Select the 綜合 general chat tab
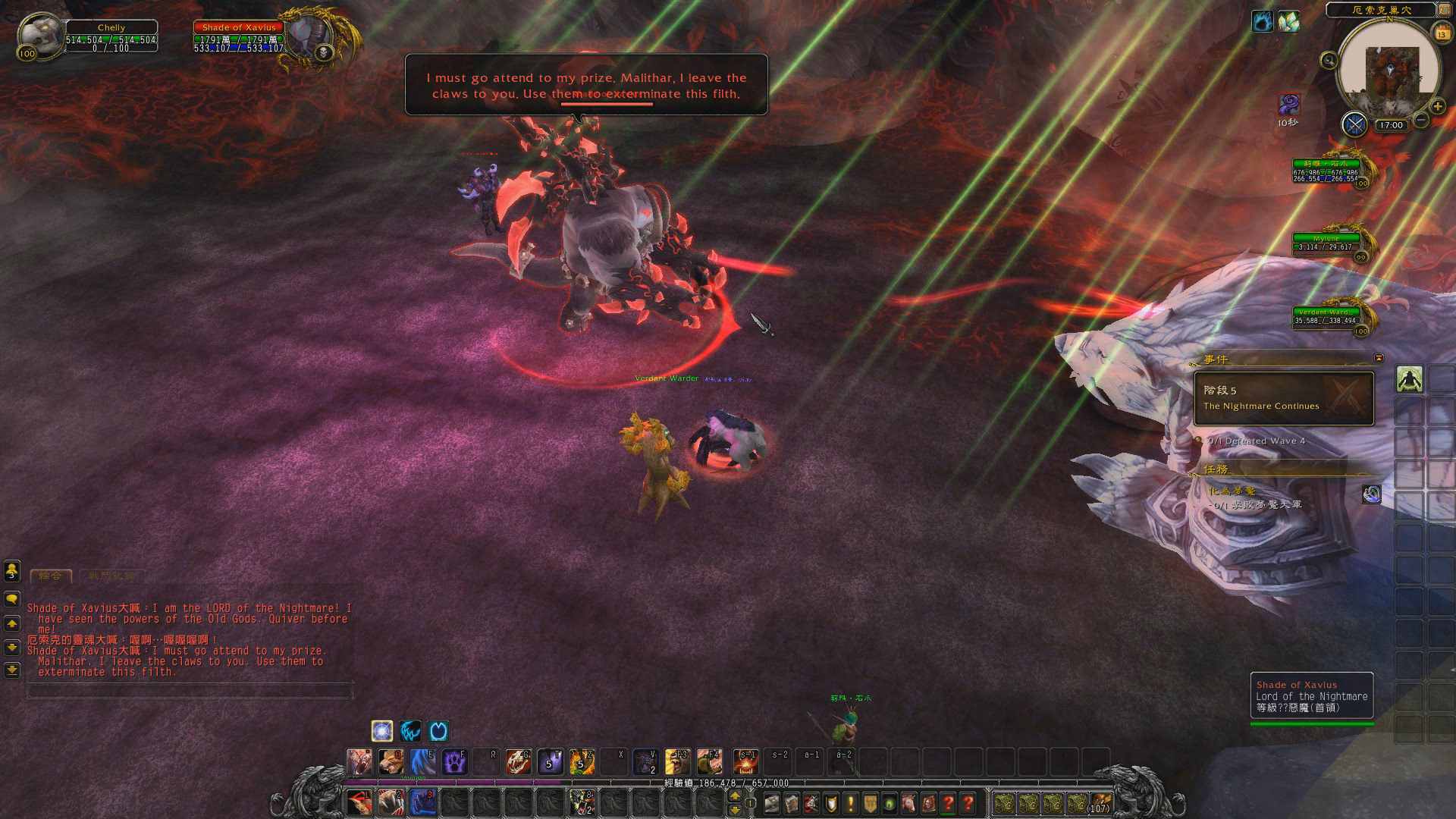This screenshot has width=1456, height=819. point(51,576)
